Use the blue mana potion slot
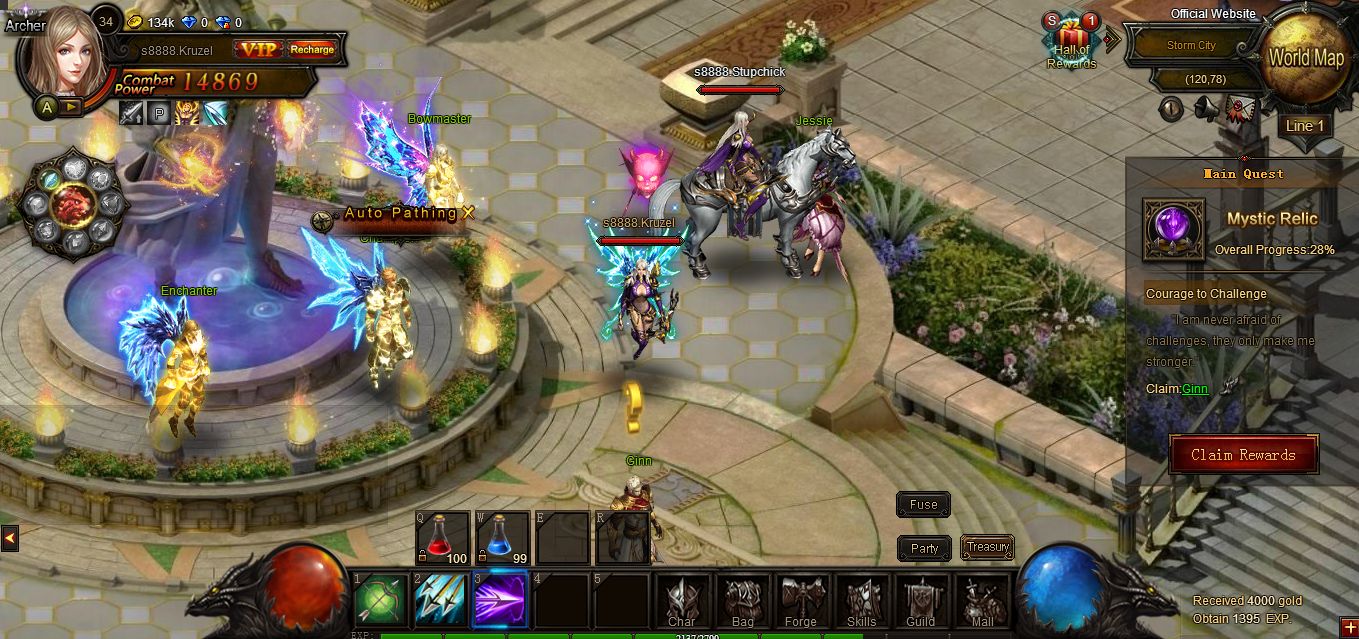This screenshot has width=1359, height=639. pos(502,539)
